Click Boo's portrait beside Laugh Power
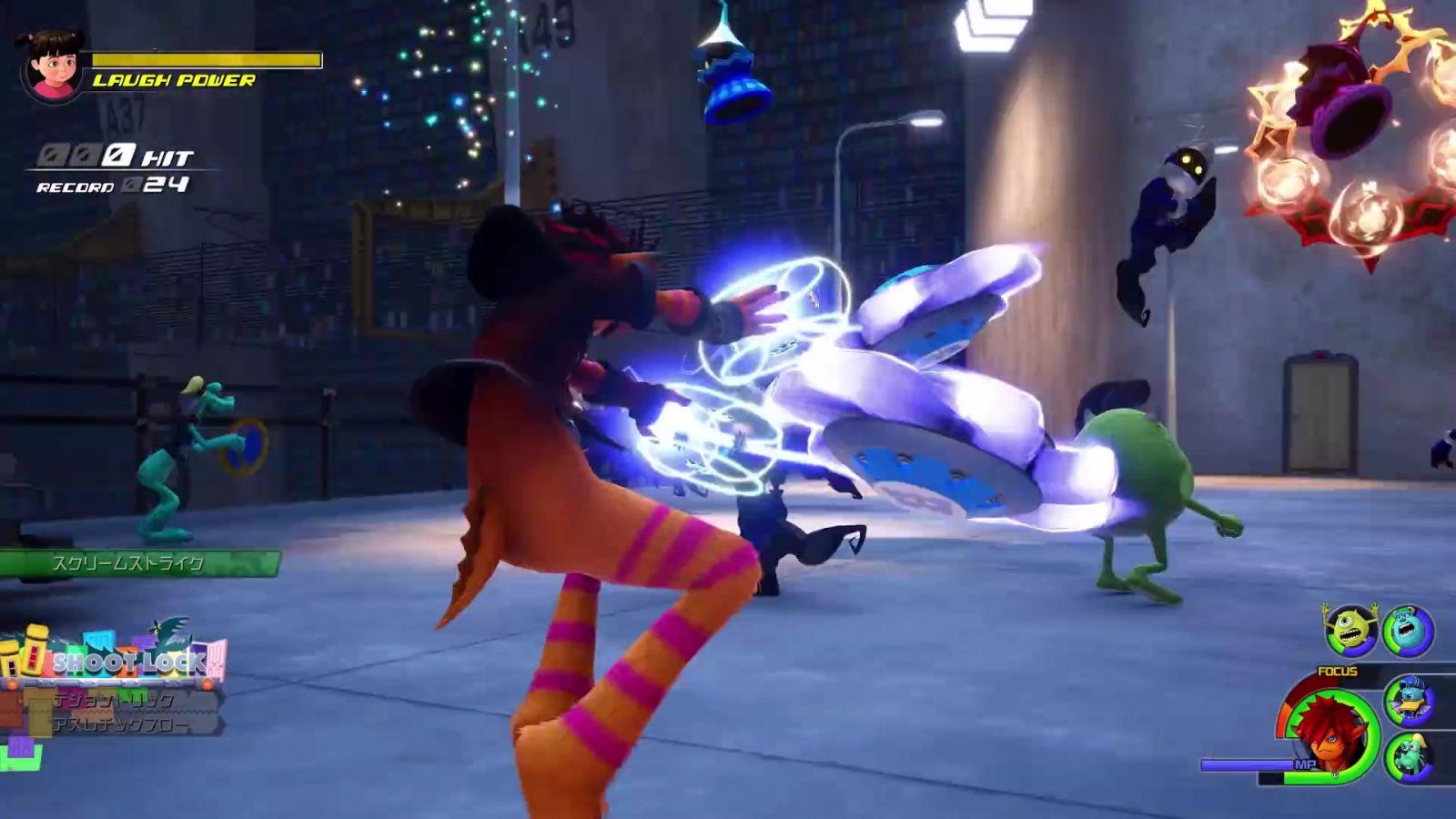 click(53, 66)
